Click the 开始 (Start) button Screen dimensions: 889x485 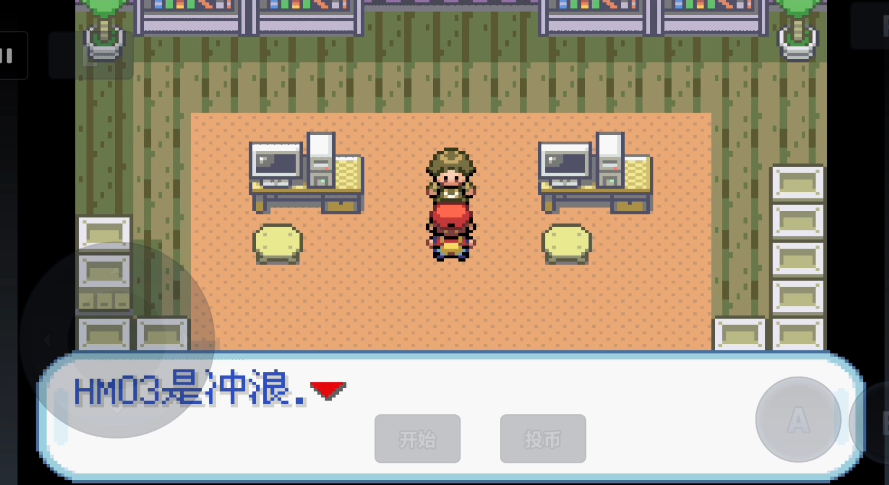pyautogui.click(x=417, y=439)
